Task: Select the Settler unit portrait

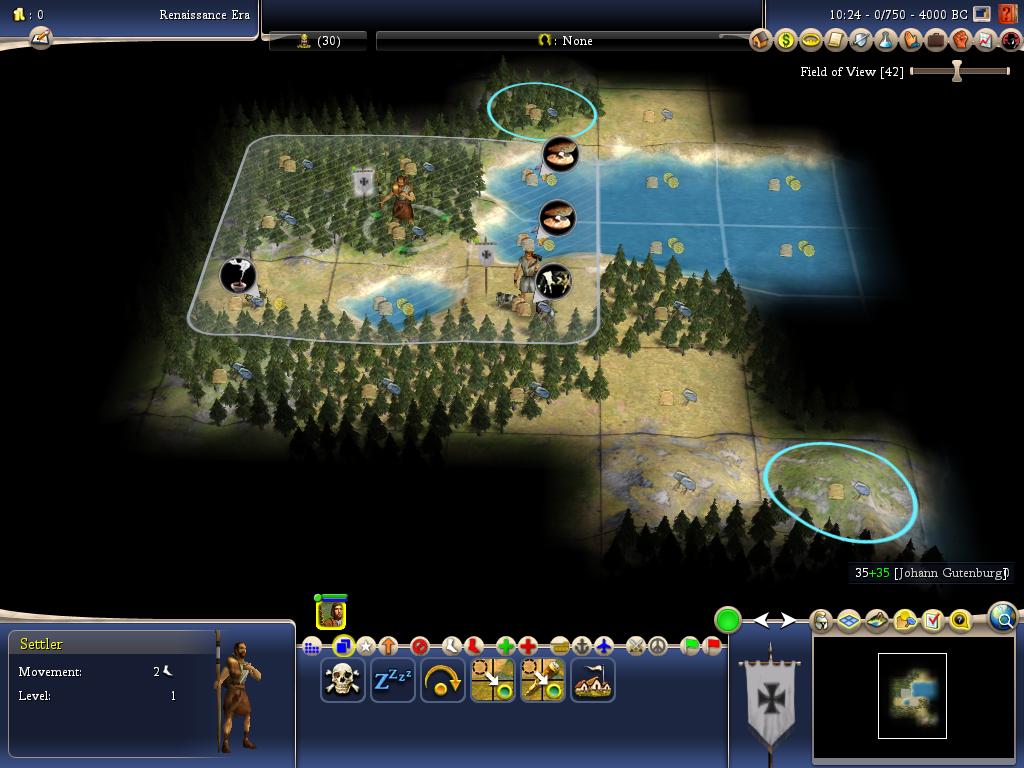Action: (332, 613)
